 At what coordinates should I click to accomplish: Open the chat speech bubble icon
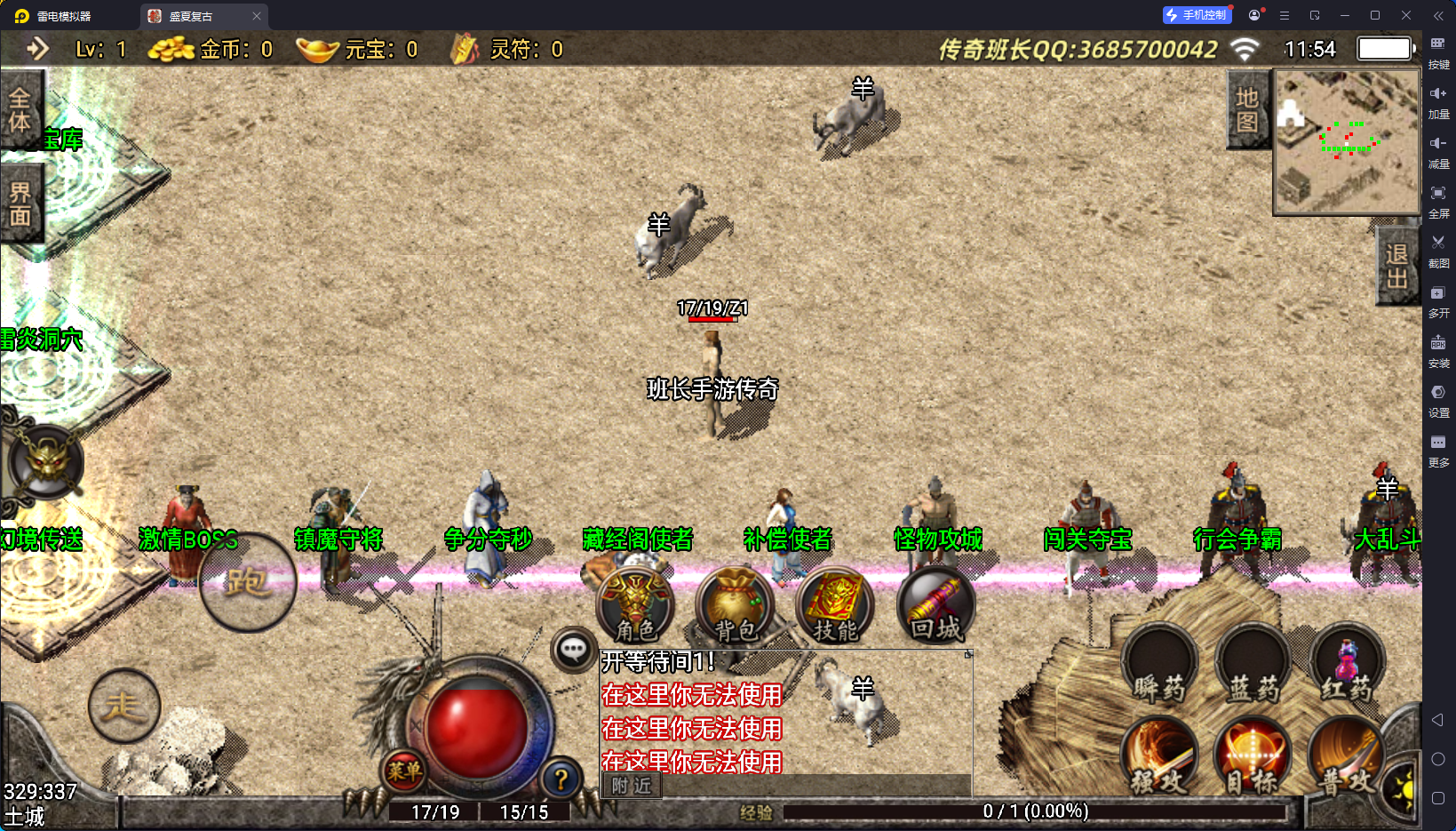pyautogui.click(x=573, y=650)
